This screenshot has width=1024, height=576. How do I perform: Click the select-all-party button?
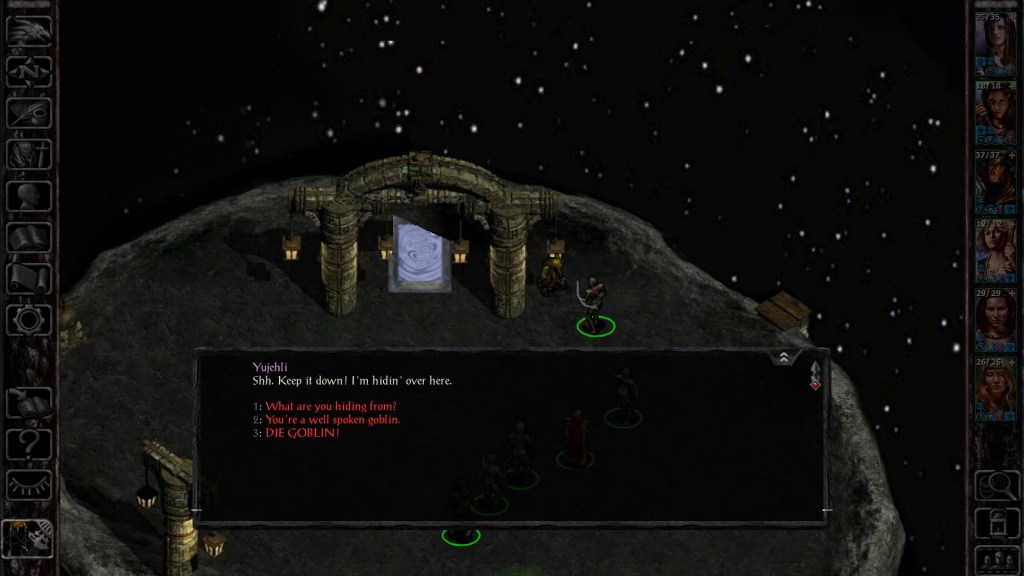tap(996, 556)
